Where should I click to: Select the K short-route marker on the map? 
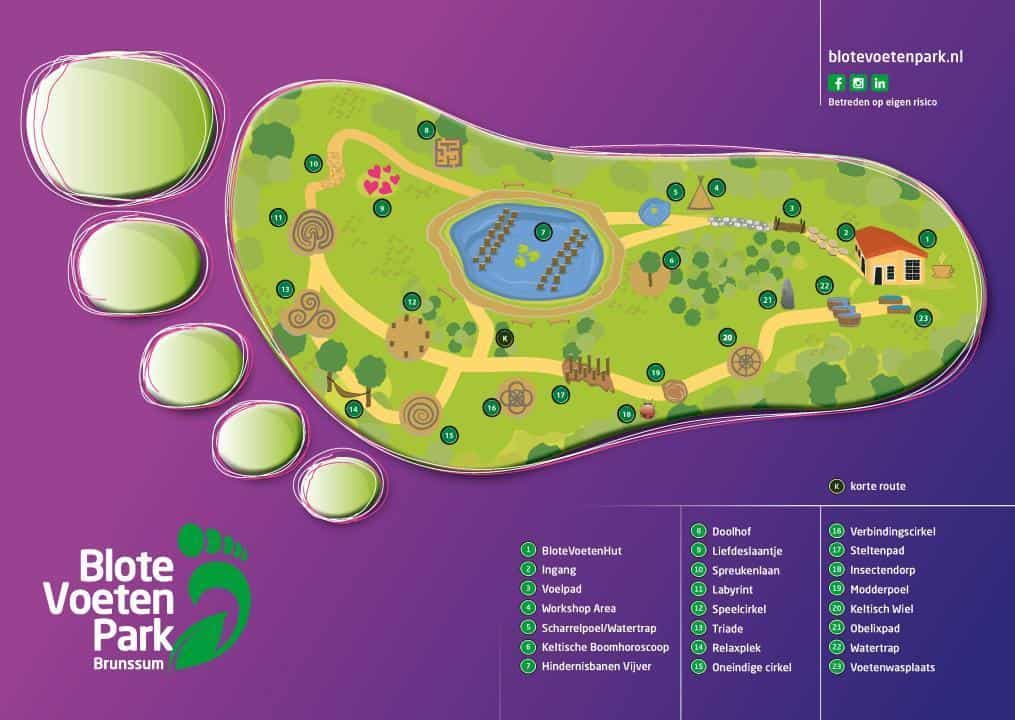point(505,338)
